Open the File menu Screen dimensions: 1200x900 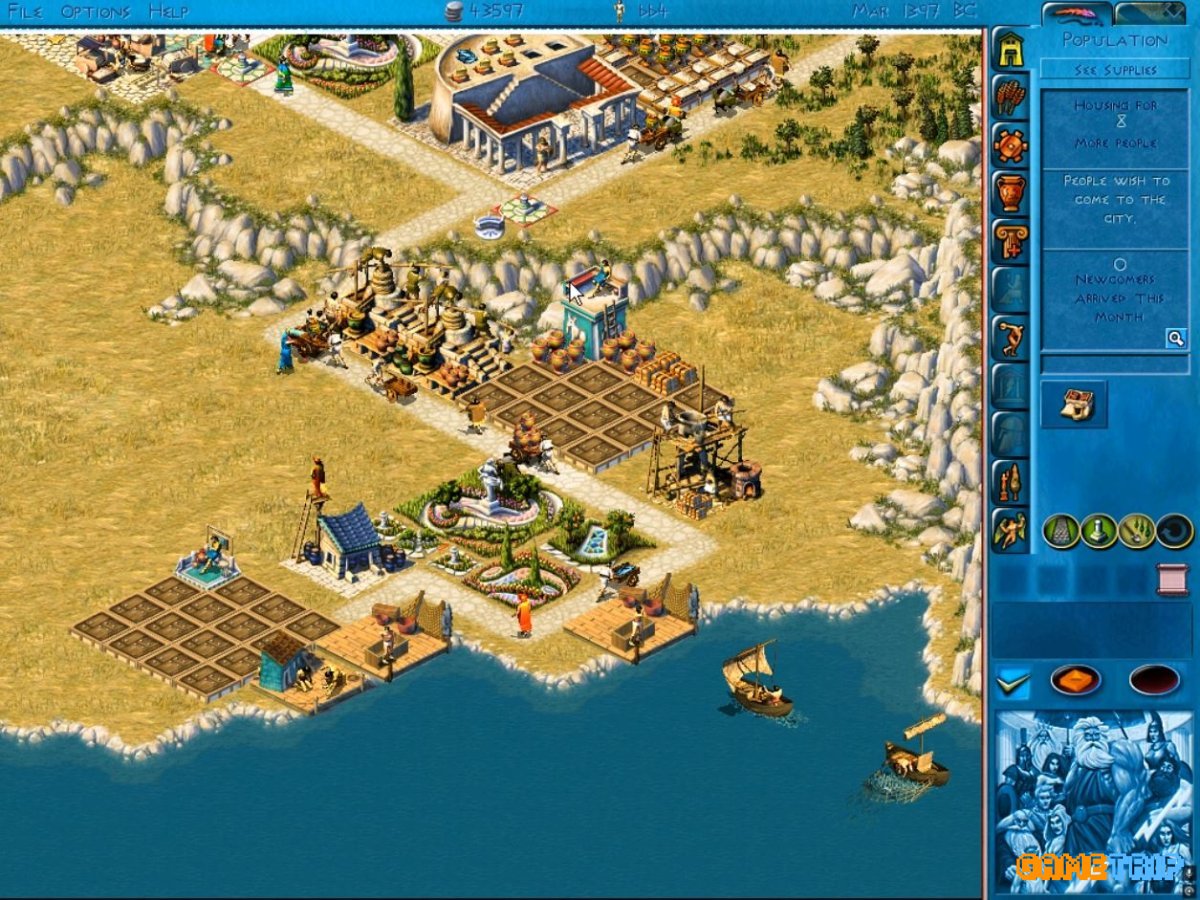point(26,12)
